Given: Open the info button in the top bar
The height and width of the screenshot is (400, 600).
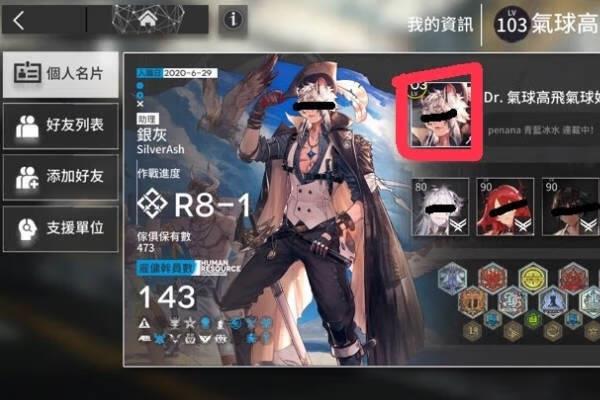Looking at the screenshot, I should [x=233, y=19].
